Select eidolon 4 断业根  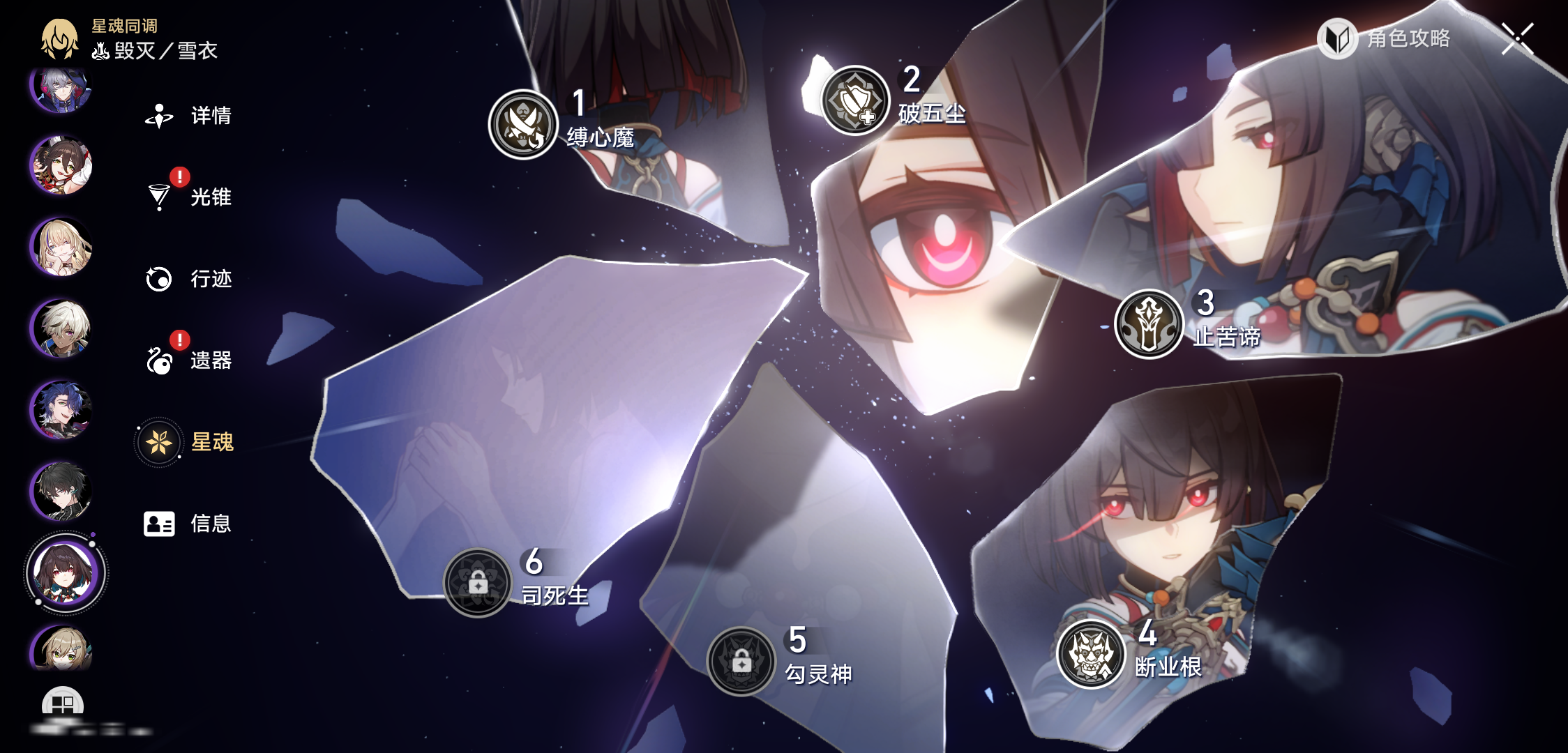(x=1092, y=654)
